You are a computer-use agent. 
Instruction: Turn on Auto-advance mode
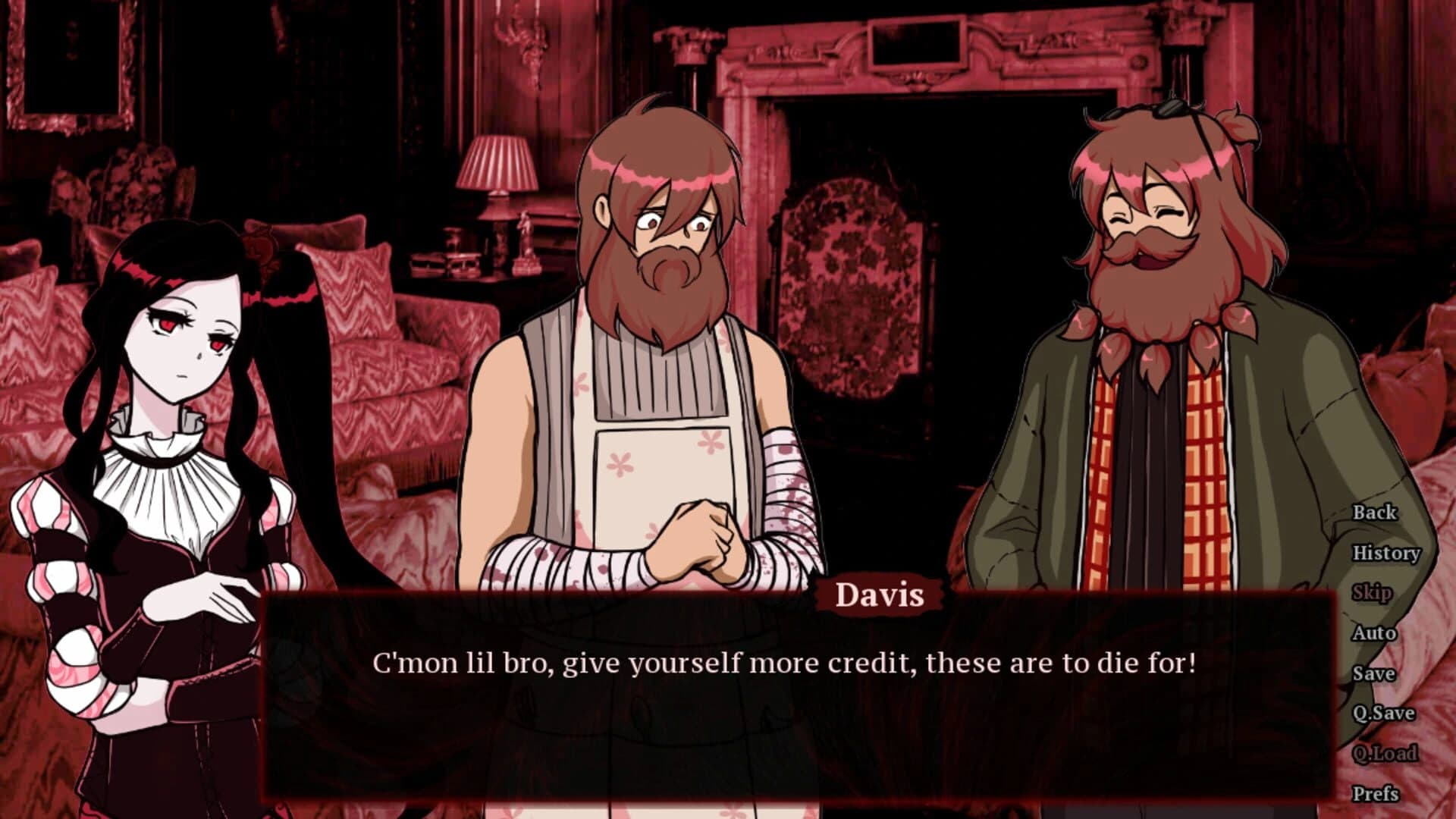tap(1374, 632)
